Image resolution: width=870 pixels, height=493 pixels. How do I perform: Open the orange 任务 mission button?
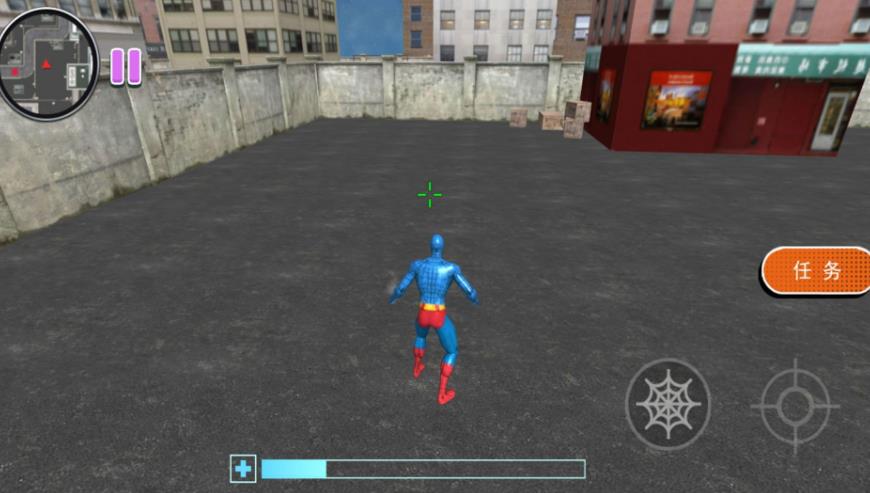pyautogui.click(x=816, y=271)
